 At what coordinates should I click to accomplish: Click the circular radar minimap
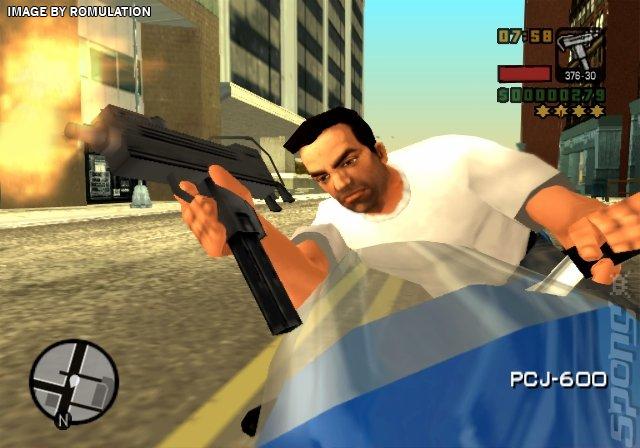click(x=74, y=381)
